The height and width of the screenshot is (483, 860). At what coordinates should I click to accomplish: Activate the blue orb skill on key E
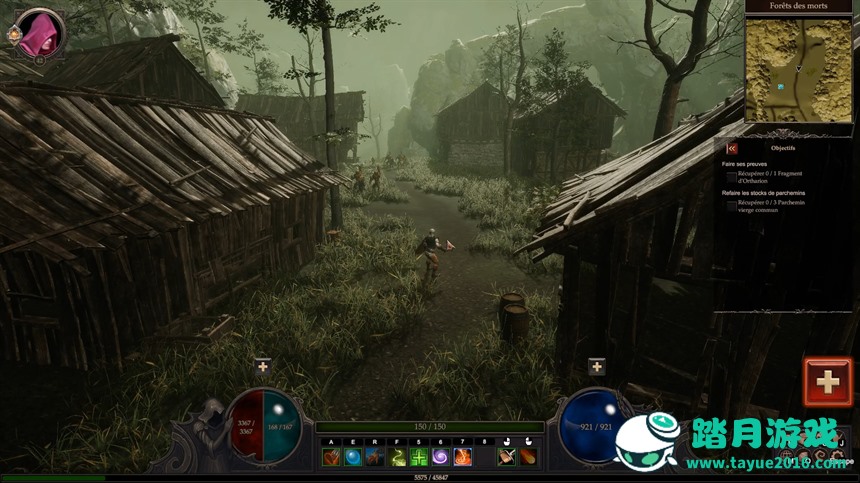pos(353,457)
